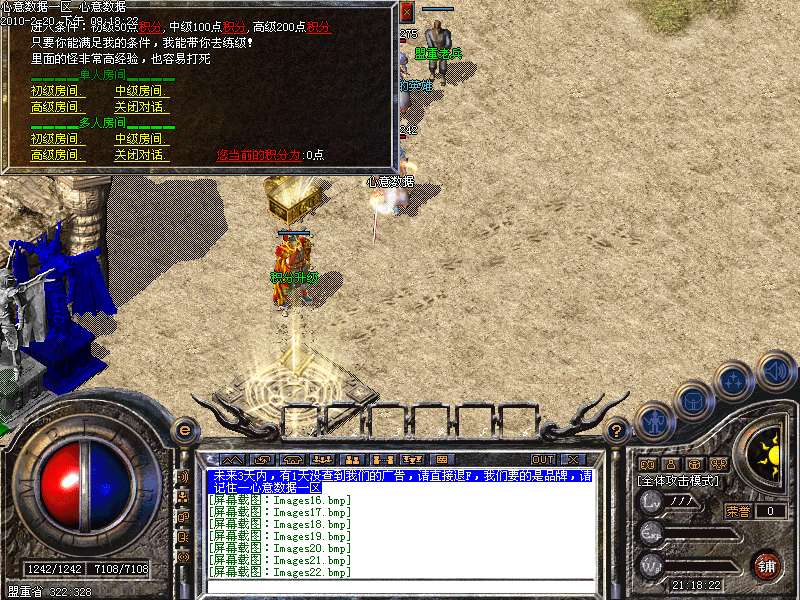This screenshot has width=800, height=600.
Task: Click the X button beside OUT
Action: tap(573, 459)
